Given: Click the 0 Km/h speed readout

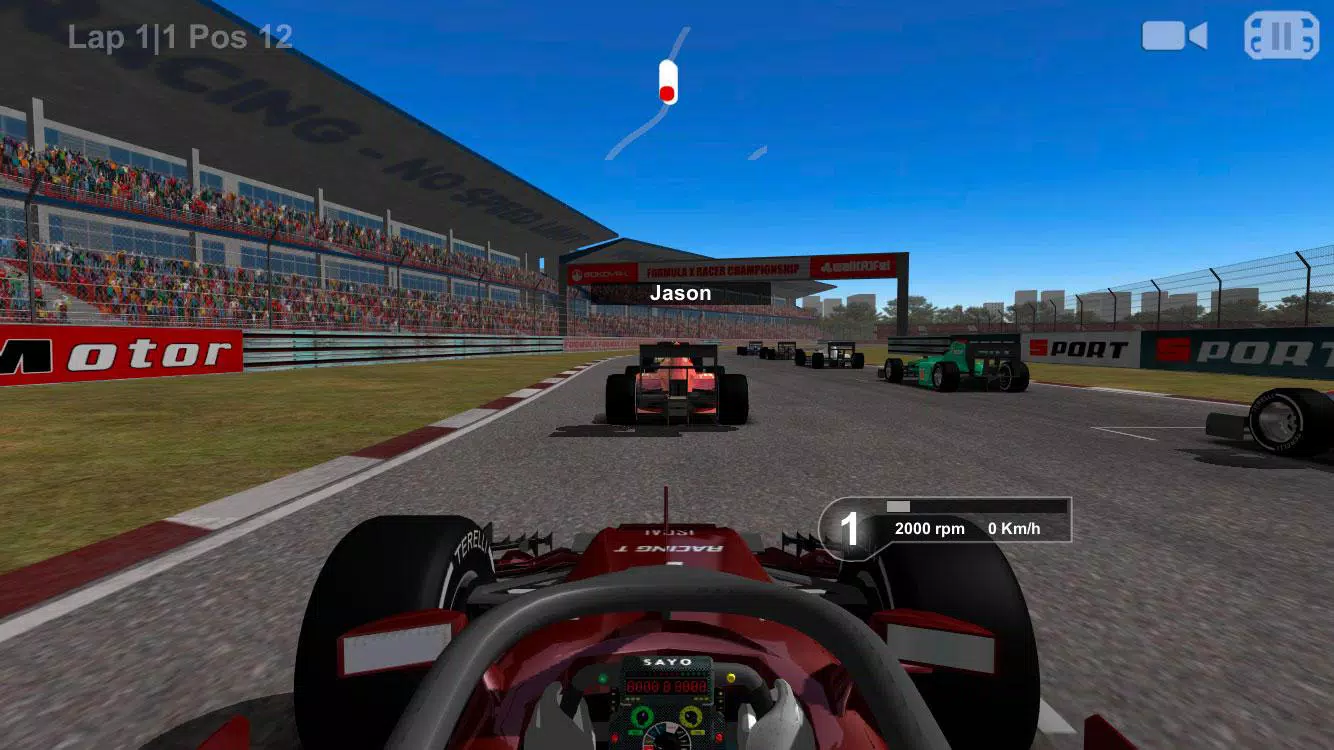Looking at the screenshot, I should click(x=1013, y=528).
